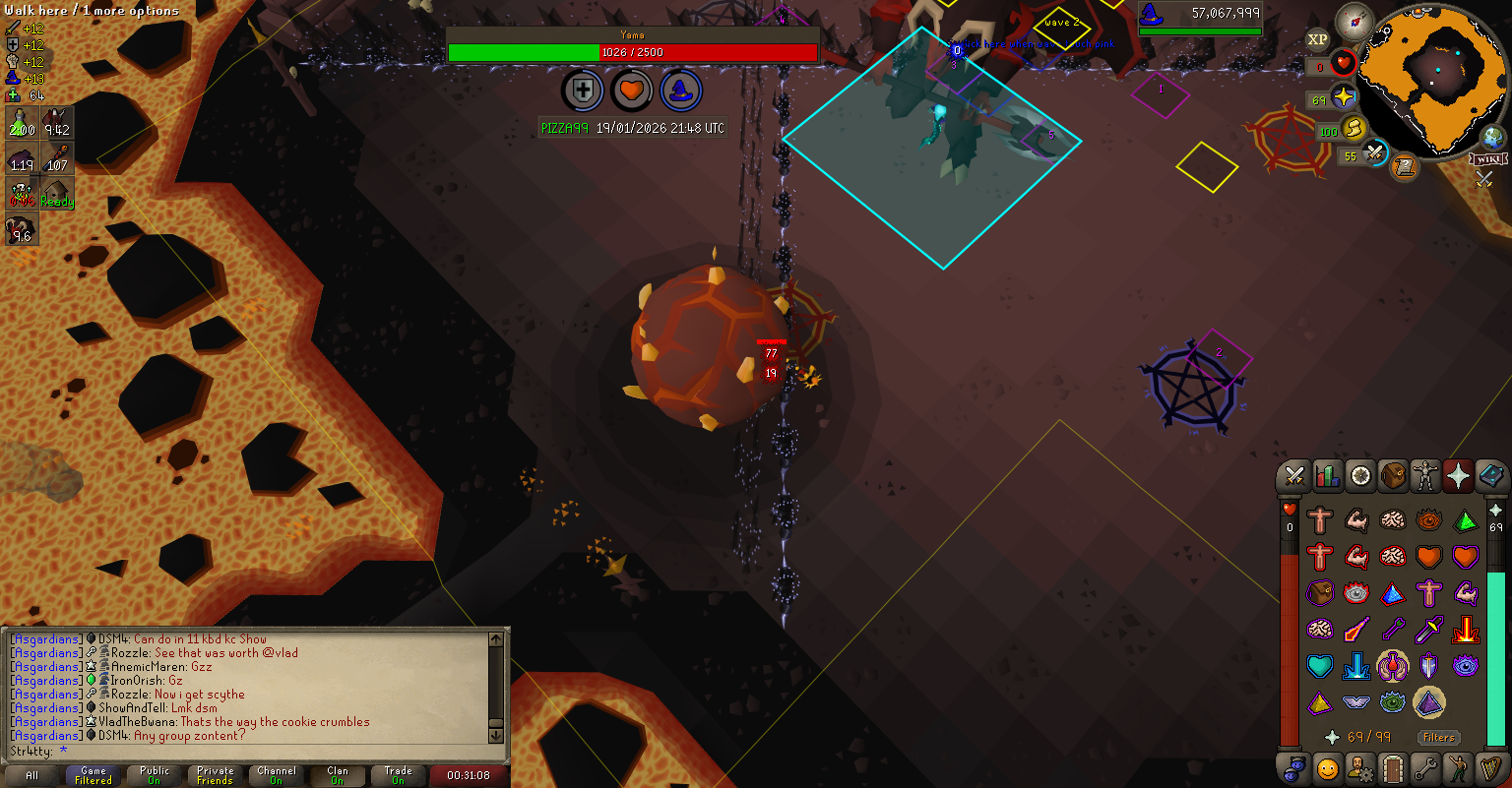Screen dimensions: 1512x788
Task: Open the world map globe
Action: coord(1494,138)
